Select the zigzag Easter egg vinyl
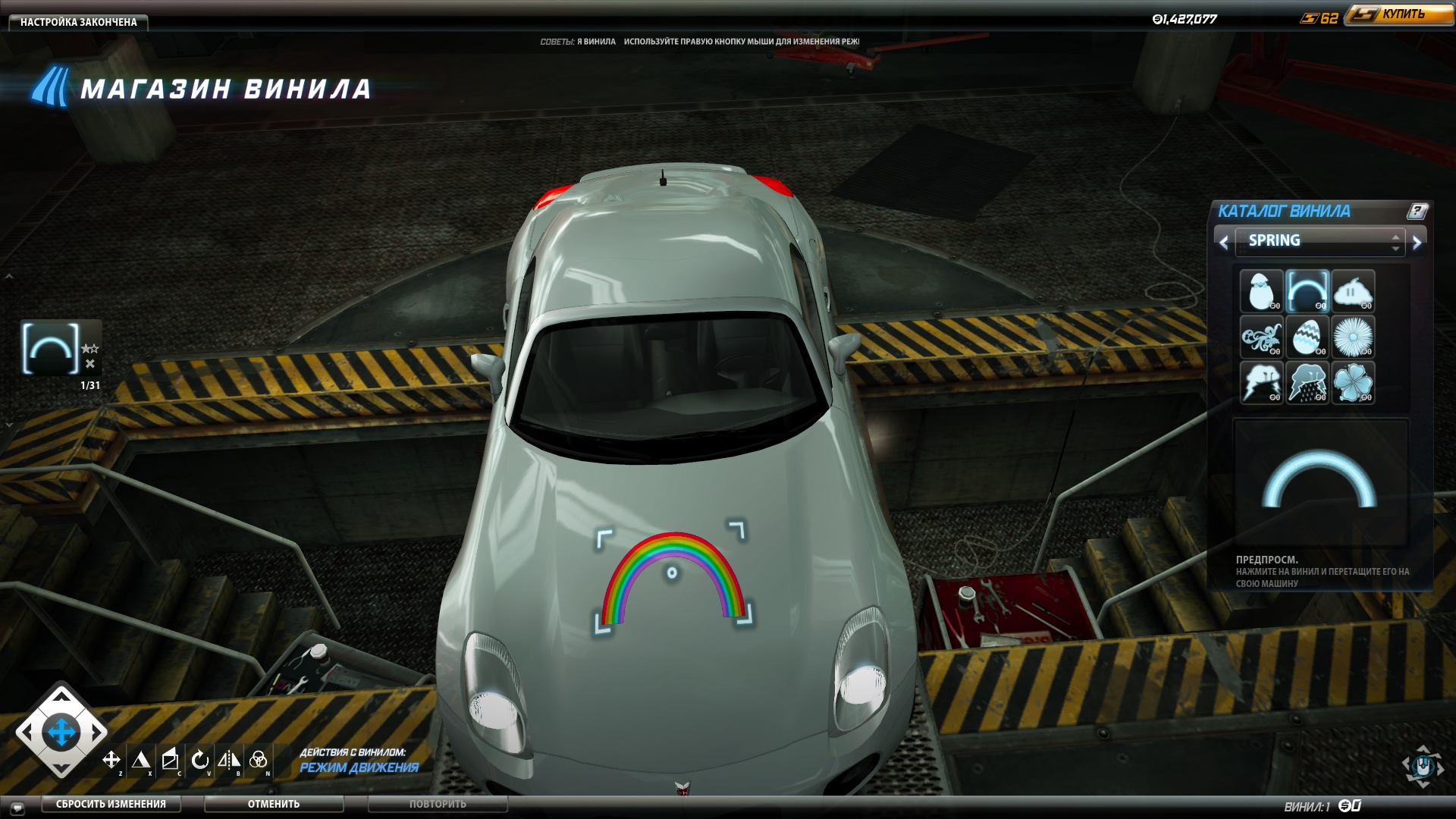 pyautogui.click(x=1307, y=337)
